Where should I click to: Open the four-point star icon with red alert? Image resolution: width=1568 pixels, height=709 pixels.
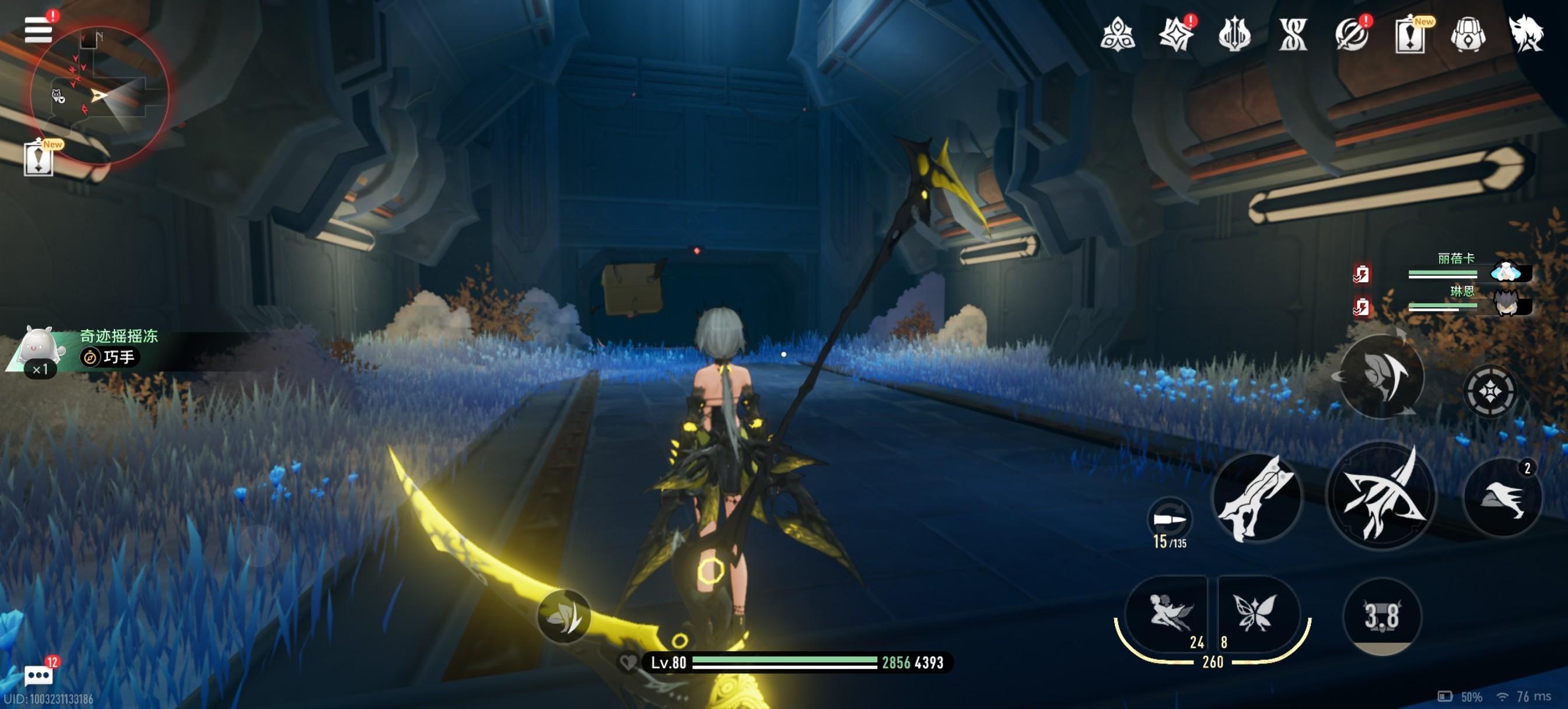pyautogui.click(x=1176, y=34)
